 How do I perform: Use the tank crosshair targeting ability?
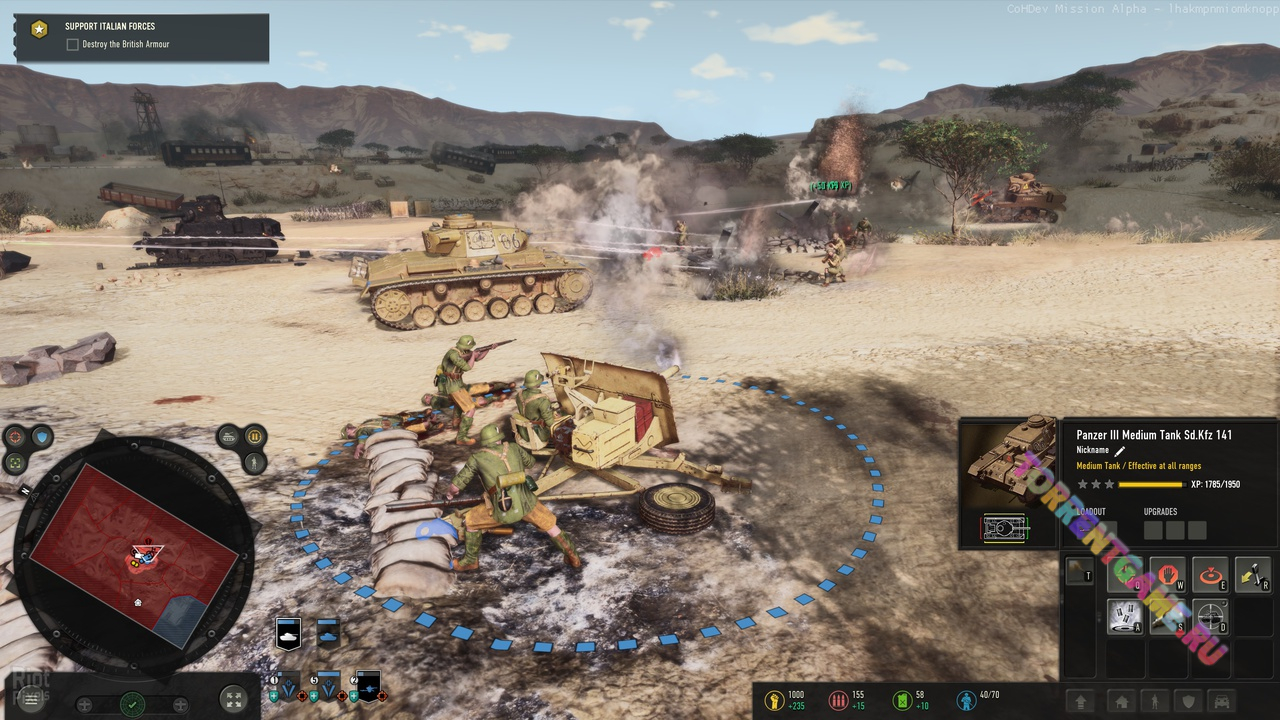point(1210,617)
